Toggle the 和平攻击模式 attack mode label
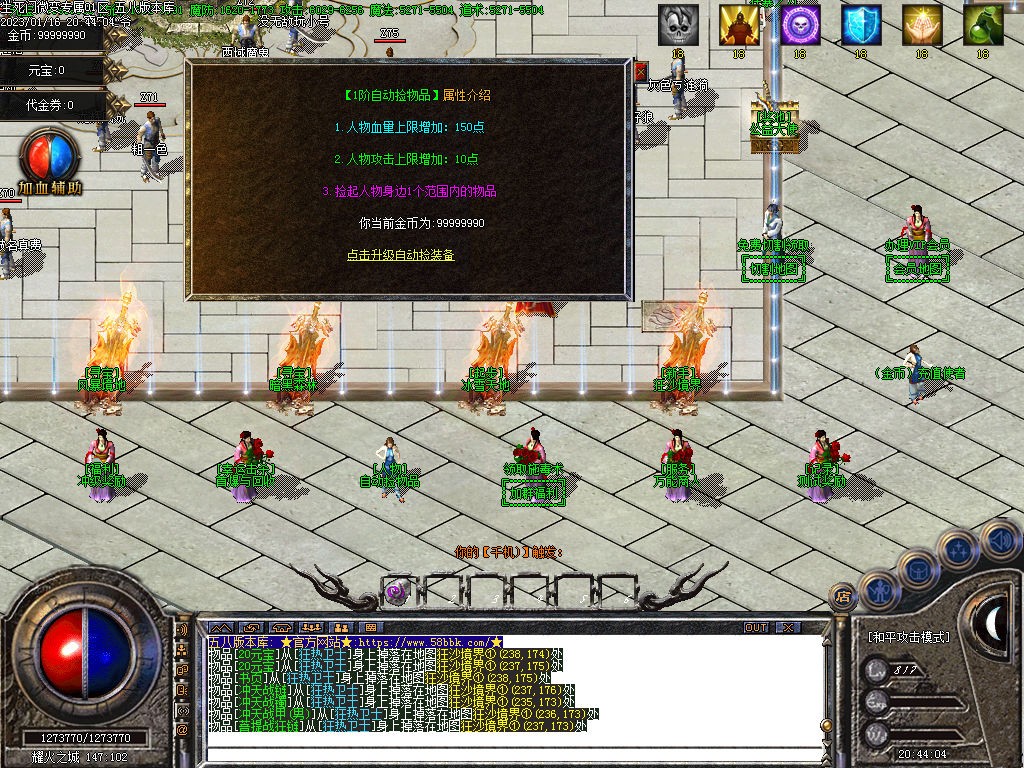 [909, 636]
